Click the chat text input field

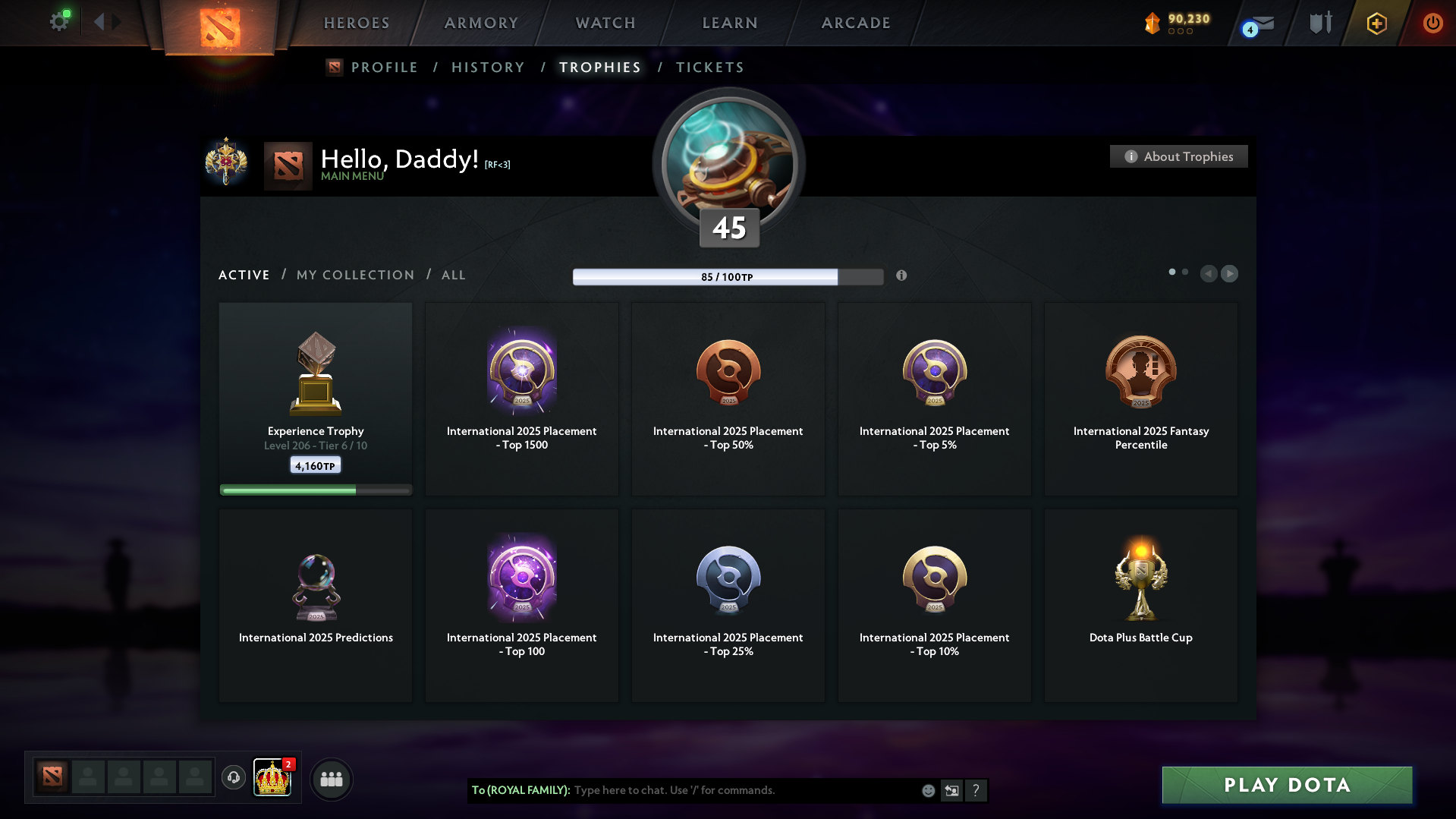pos(744,790)
